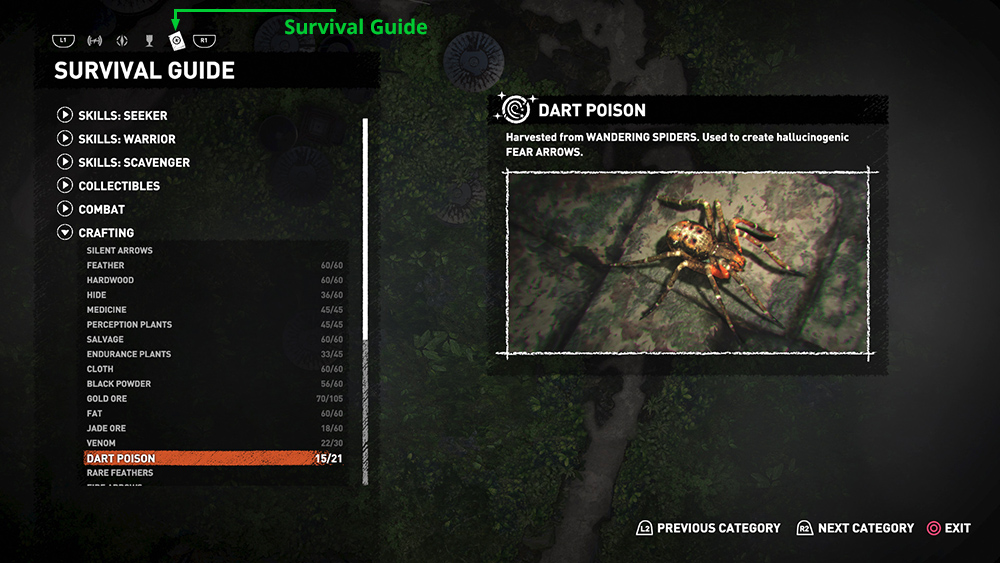The height and width of the screenshot is (563, 1000).
Task: Expand Skills: Scavenger in the guide
Action: point(133,162)
